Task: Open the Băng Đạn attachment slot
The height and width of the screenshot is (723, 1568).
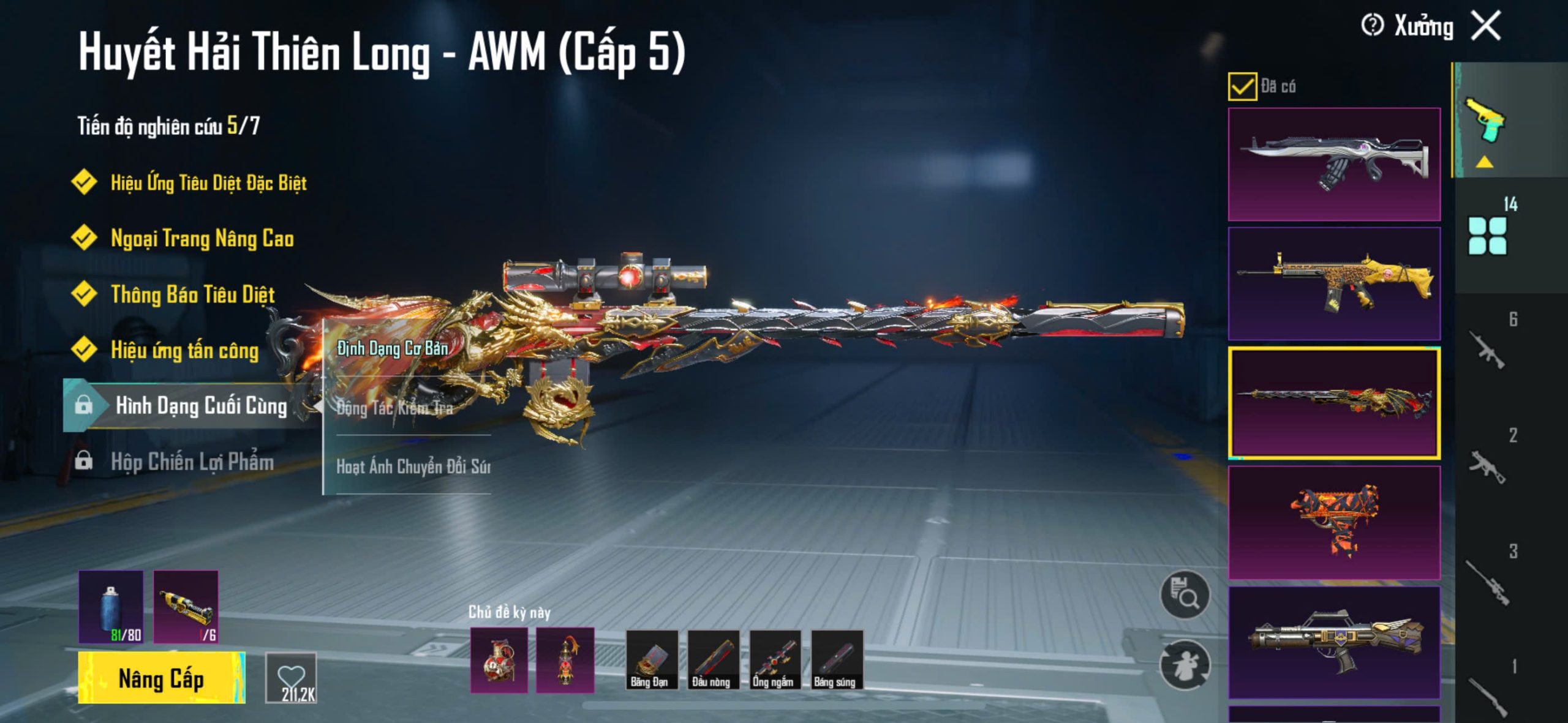Action: (x=651, y=660)
